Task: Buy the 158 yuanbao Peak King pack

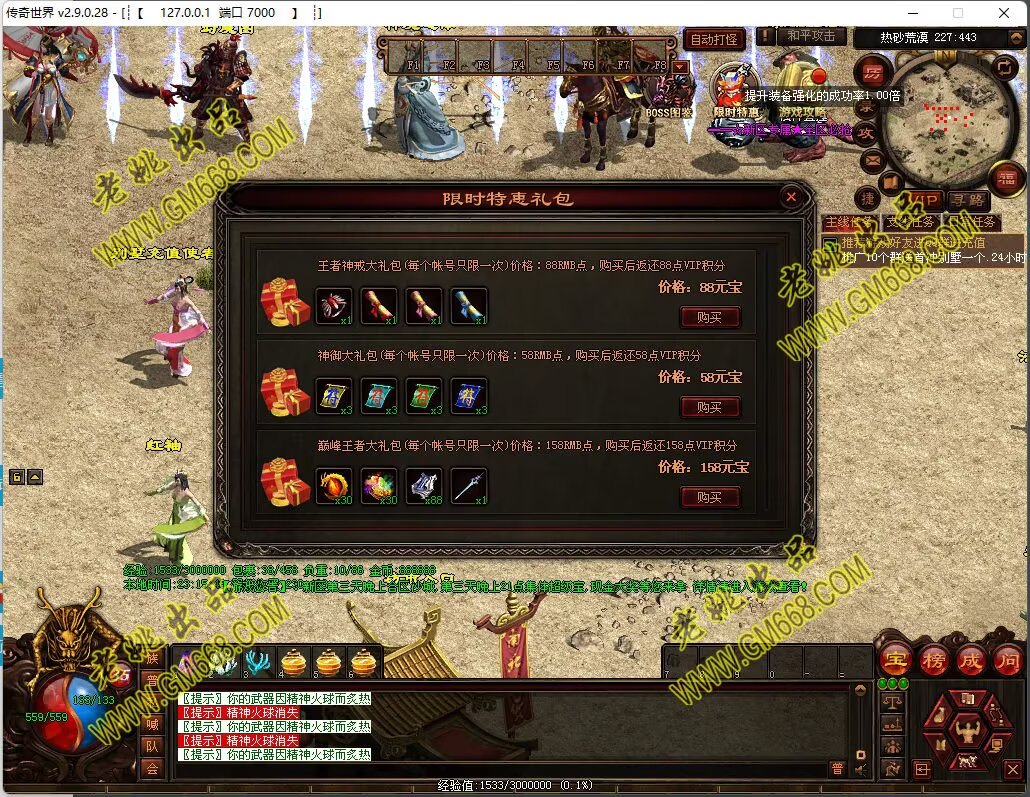Action: [709, 497]
